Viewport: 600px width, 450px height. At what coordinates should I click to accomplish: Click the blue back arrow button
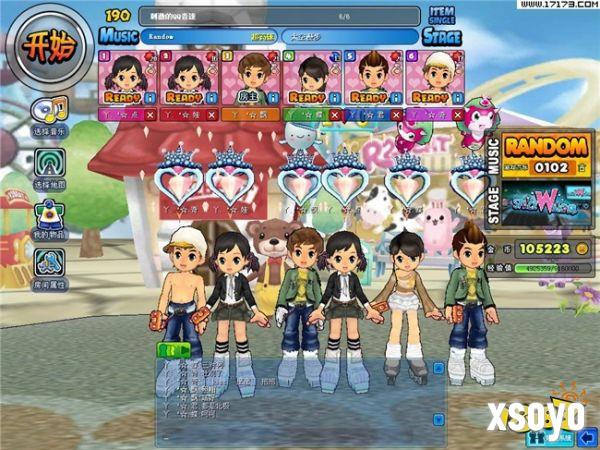click(536, 437)
